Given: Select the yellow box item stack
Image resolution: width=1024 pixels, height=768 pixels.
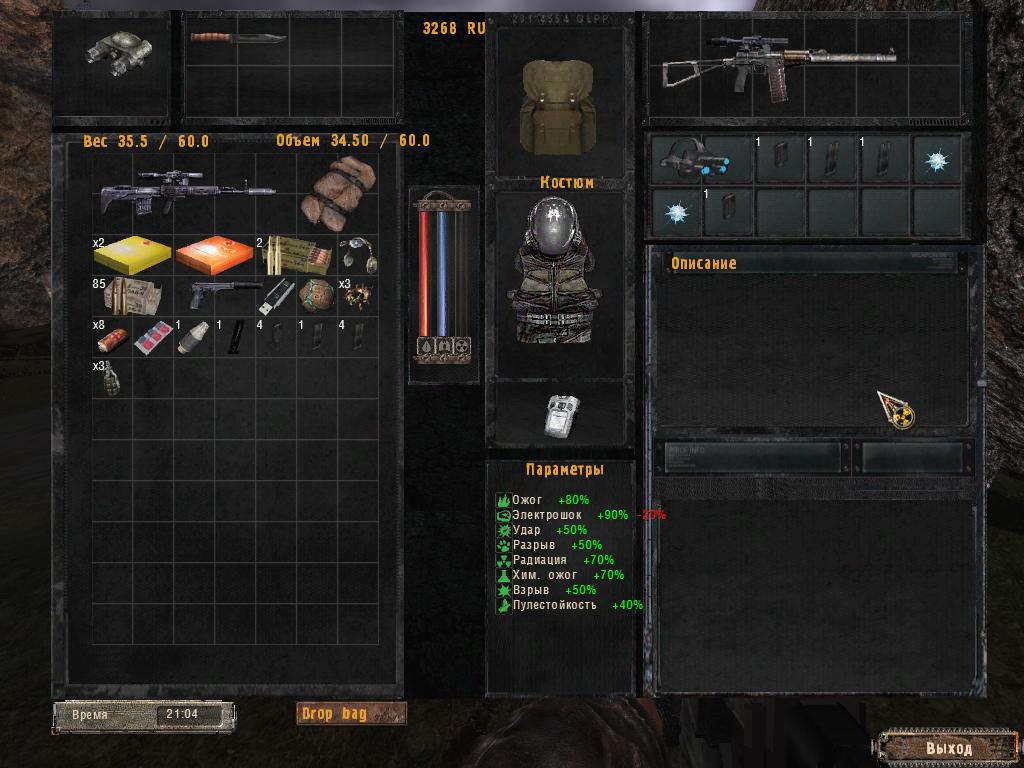Looking at the screenshot, I should pyautogui.click(x=131, y=255).
